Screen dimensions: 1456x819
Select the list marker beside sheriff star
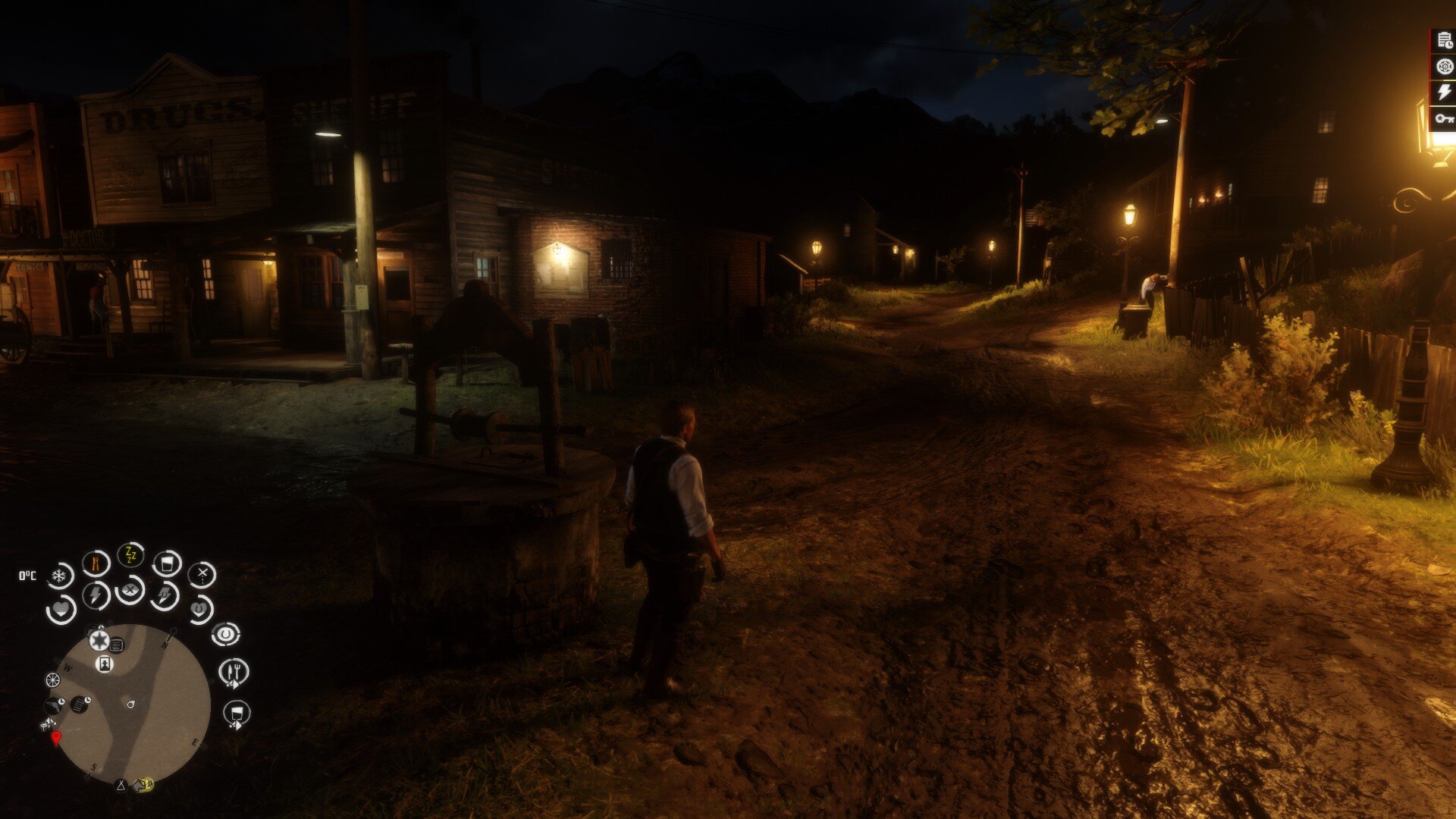(117, 645)
